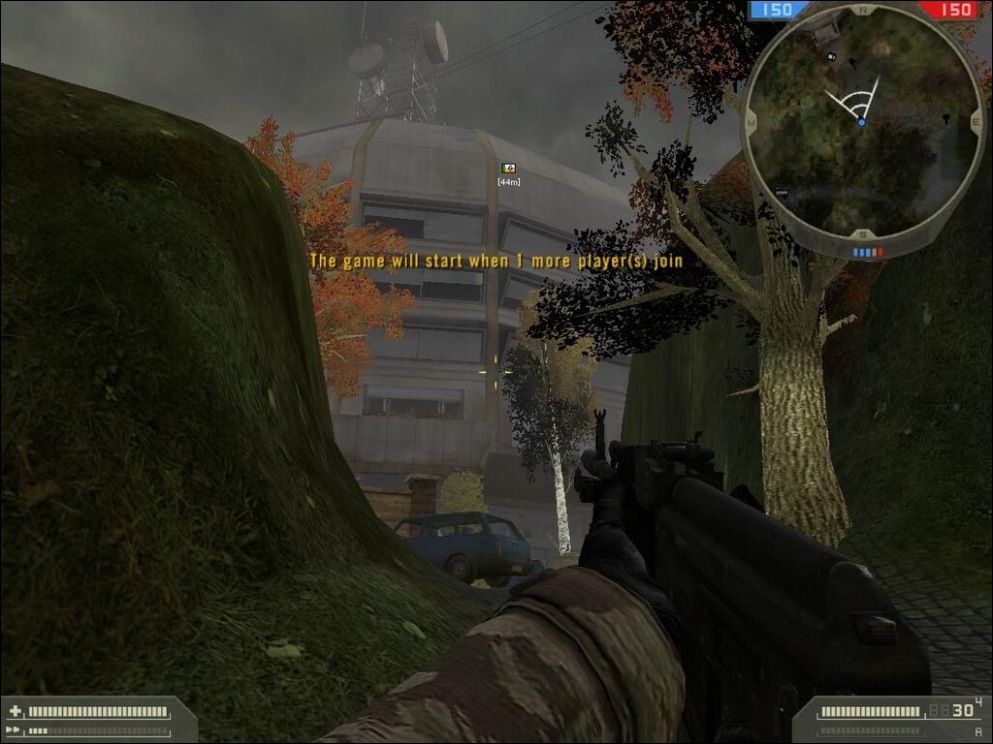Image resolution: width=993 pixels, height=744 pixels.
Task: Click the circular minimap
Action: (x=863, y=125)
